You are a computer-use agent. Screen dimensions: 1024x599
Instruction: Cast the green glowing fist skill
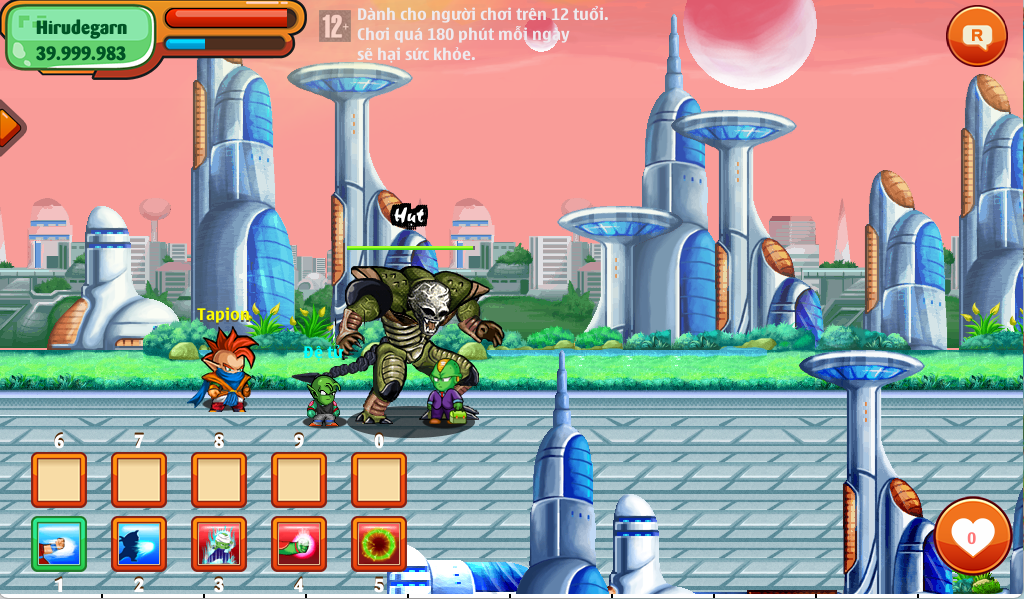[299, 544]
